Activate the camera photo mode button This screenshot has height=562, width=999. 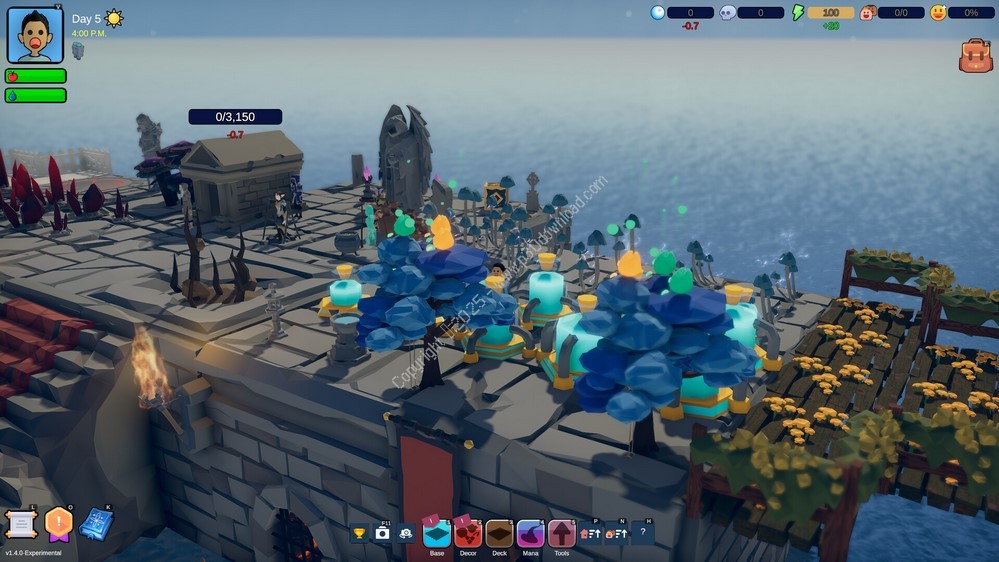[382, 534]
